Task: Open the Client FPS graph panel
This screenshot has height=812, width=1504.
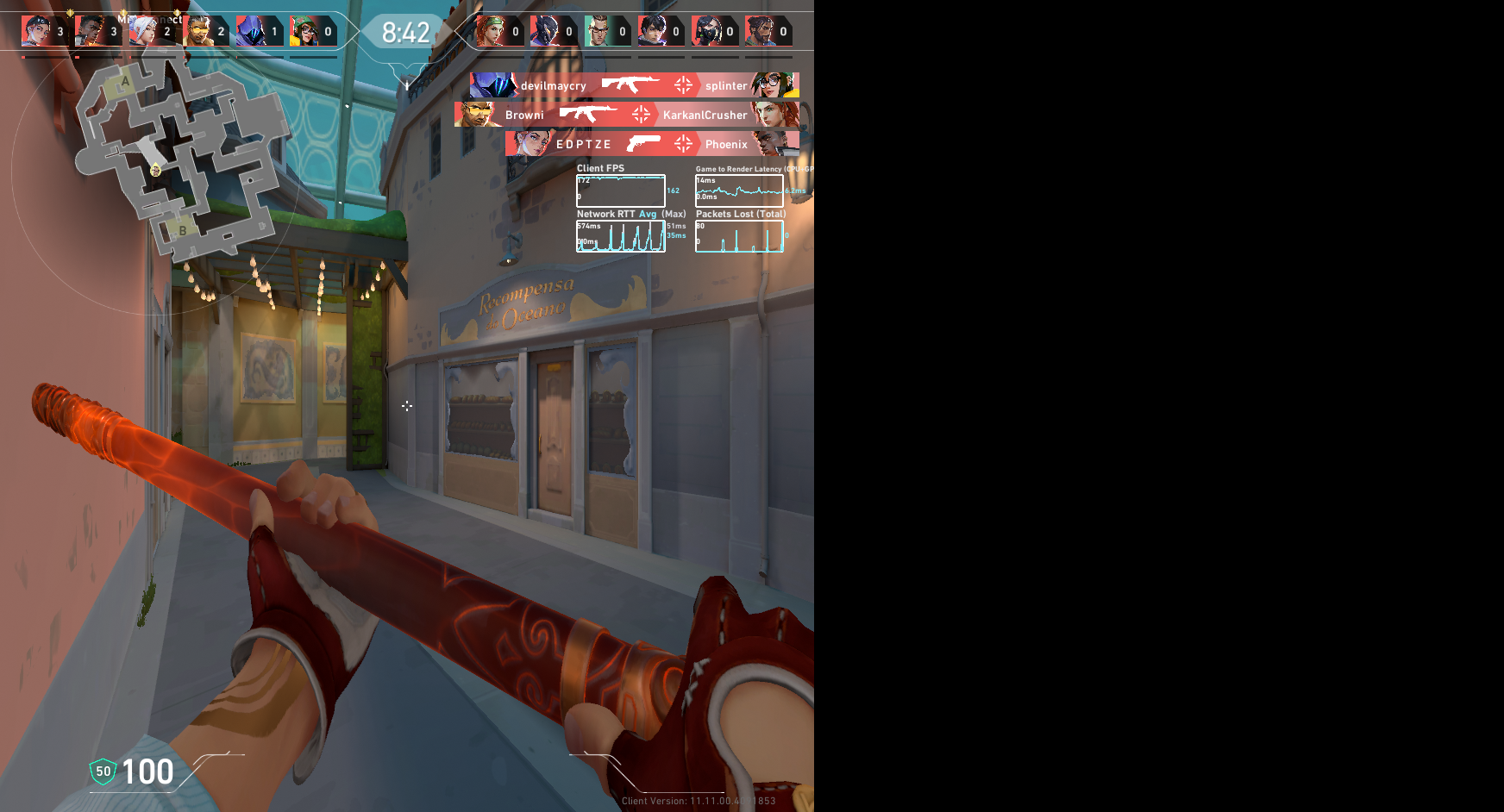Action: 619,190
